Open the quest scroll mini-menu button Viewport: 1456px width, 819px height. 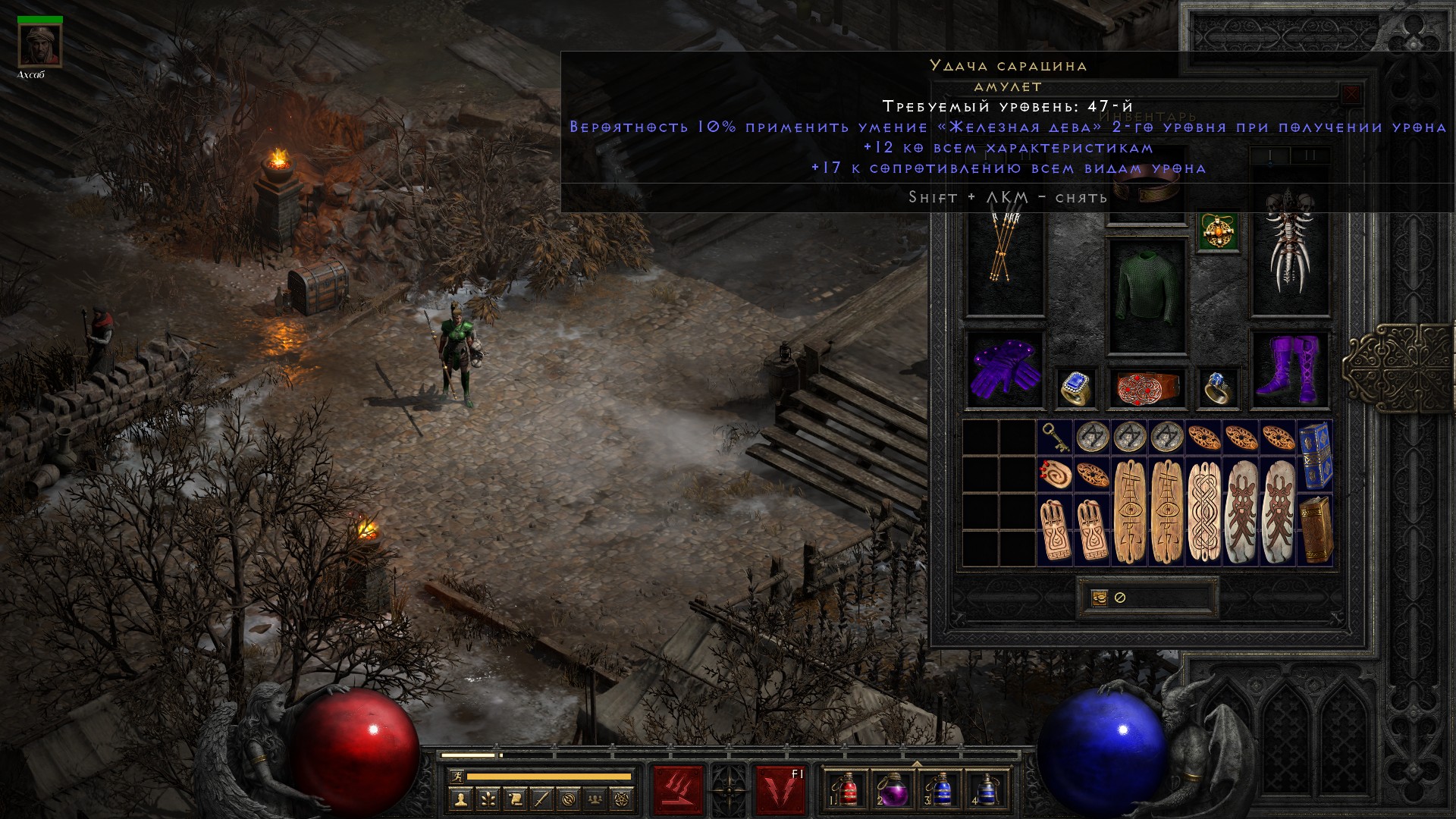[x=514, y=799]
